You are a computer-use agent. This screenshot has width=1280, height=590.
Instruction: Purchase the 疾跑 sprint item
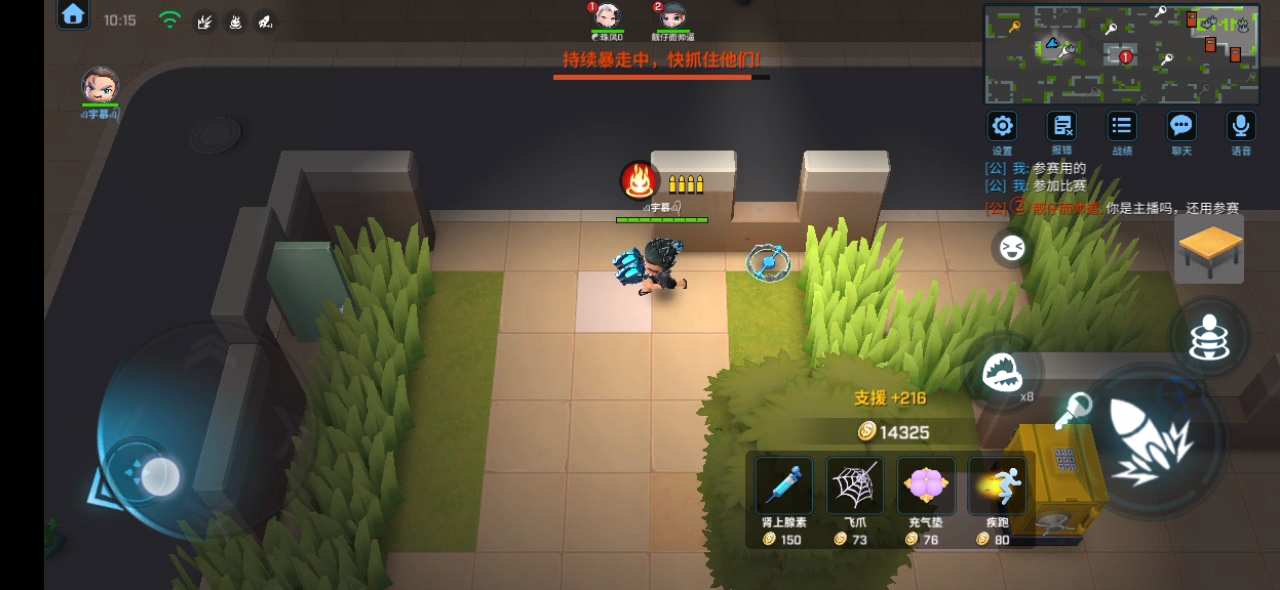click(x=997, y=487)
